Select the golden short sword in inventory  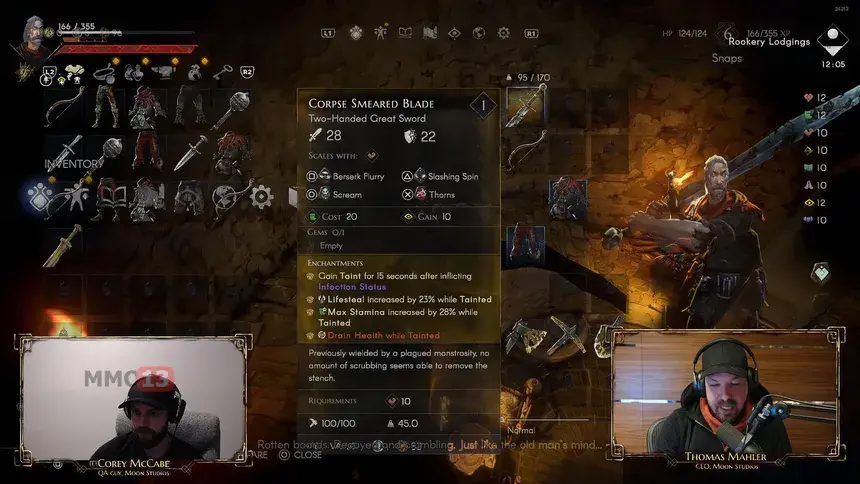pyautogui.click(x=62, y=244)
